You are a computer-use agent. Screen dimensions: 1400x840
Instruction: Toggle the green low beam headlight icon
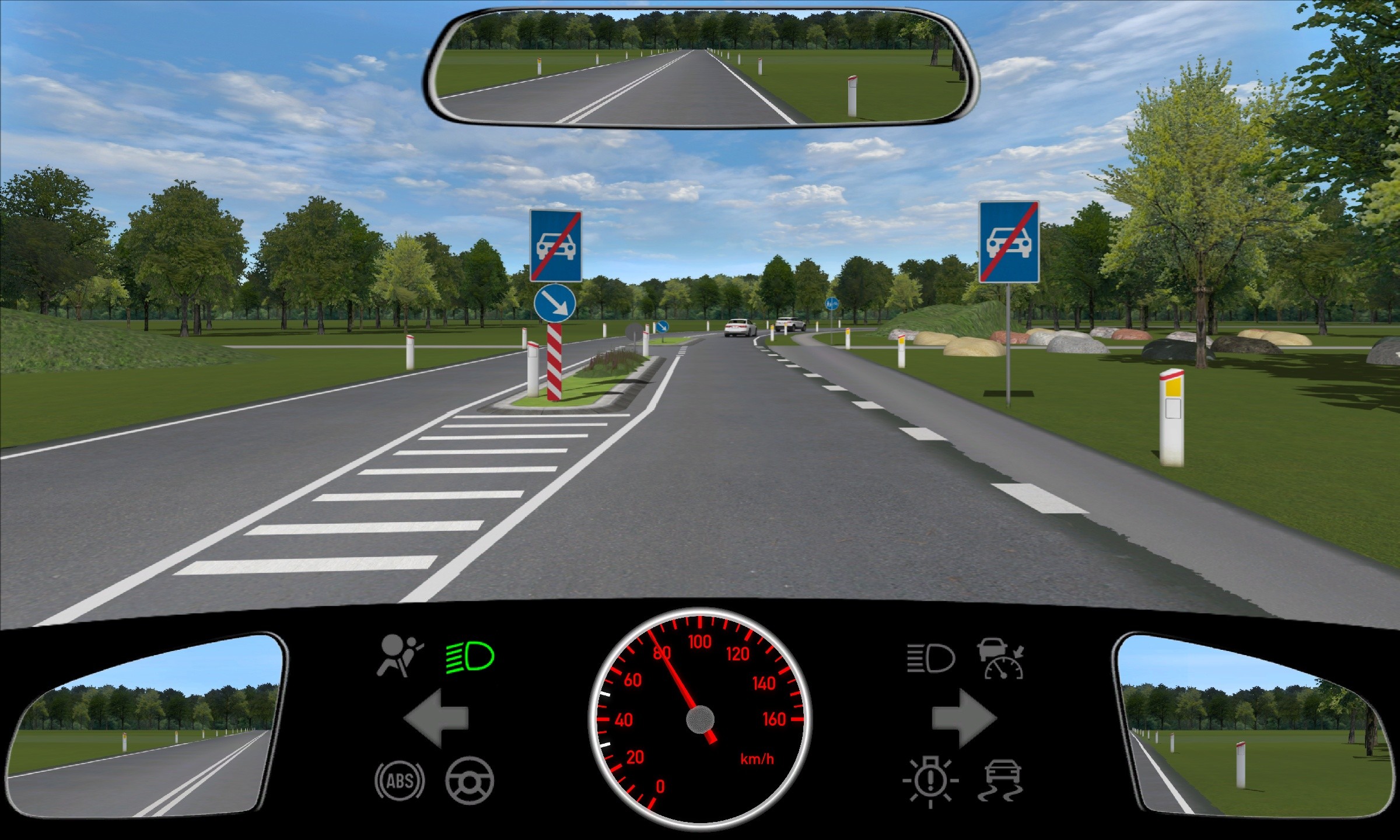(470, 657)
